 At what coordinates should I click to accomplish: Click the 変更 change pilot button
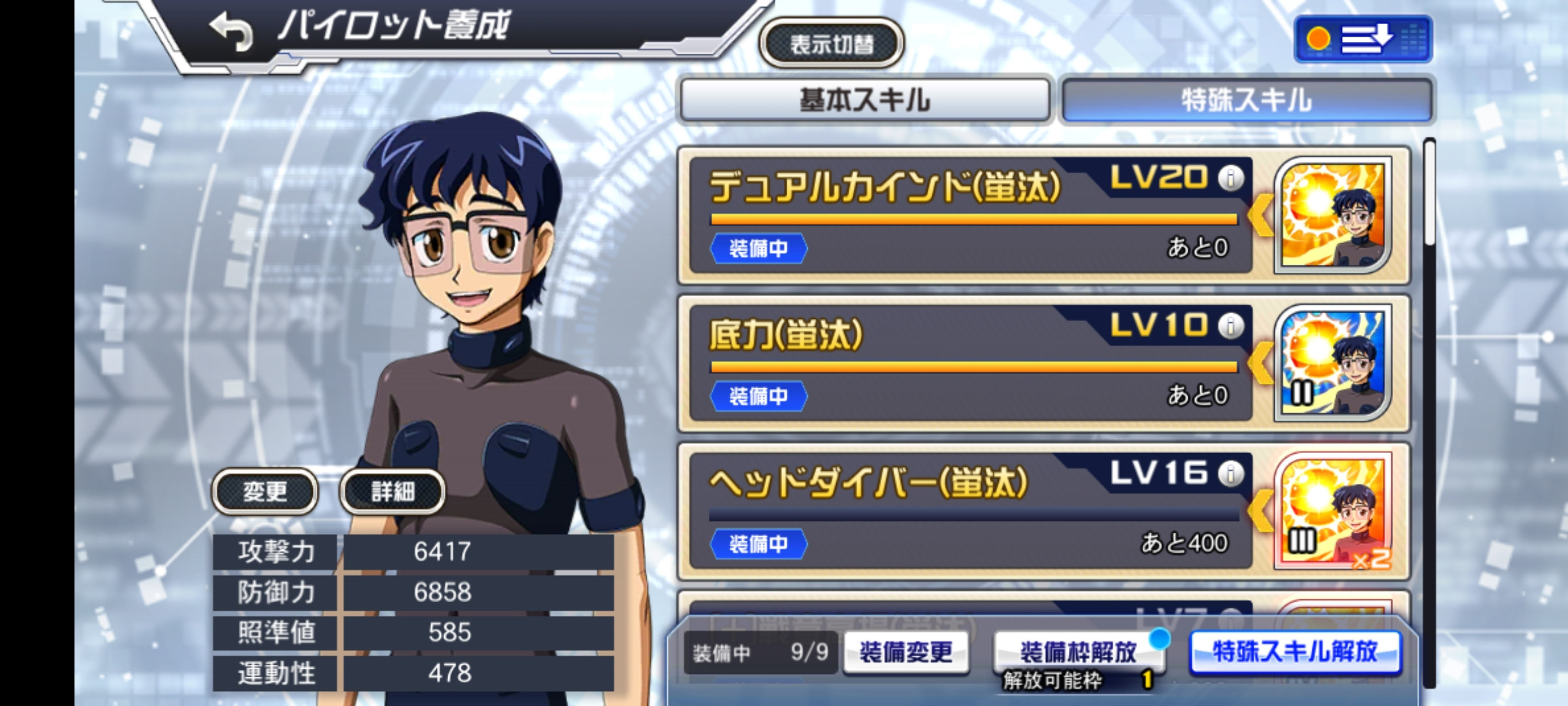265,492
